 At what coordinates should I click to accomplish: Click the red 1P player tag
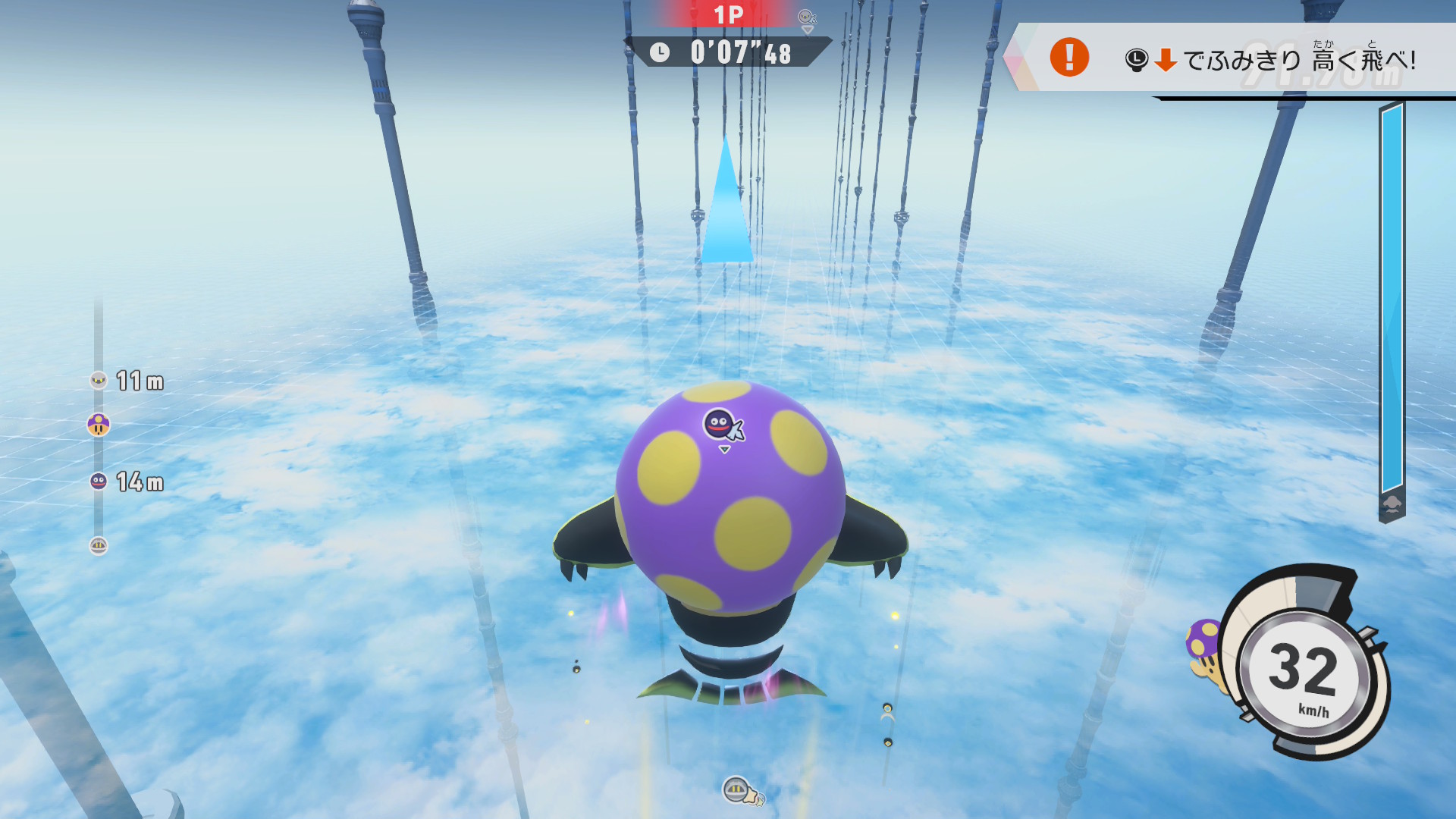pyautogui.click(x=727, y=14)
